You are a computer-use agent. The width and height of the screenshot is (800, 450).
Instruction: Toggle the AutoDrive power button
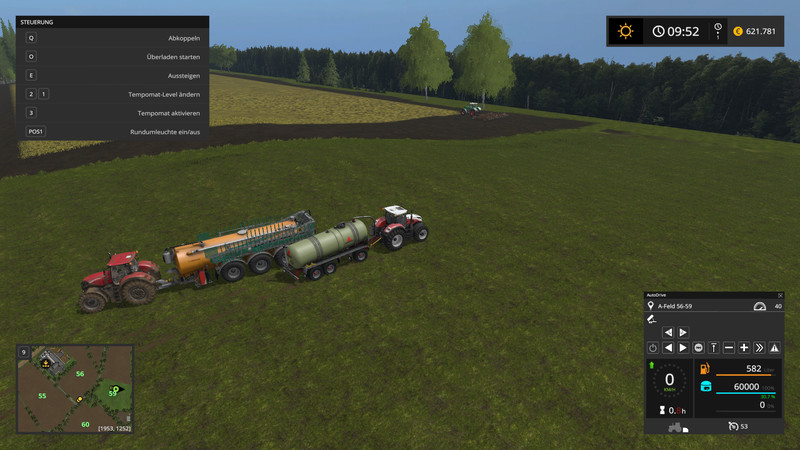coord(652,347)
